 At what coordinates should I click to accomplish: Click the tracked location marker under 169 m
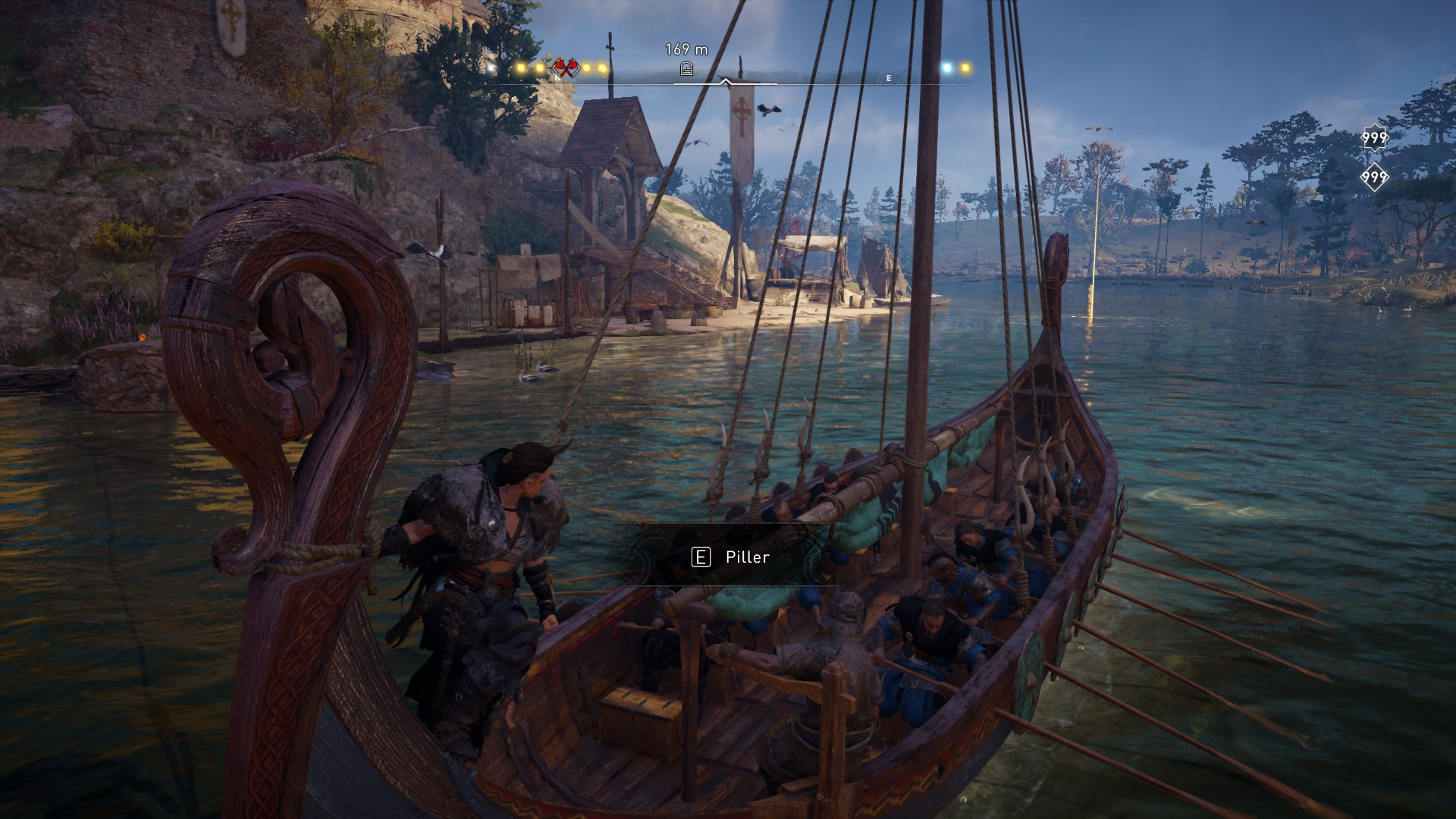(686, 69)
